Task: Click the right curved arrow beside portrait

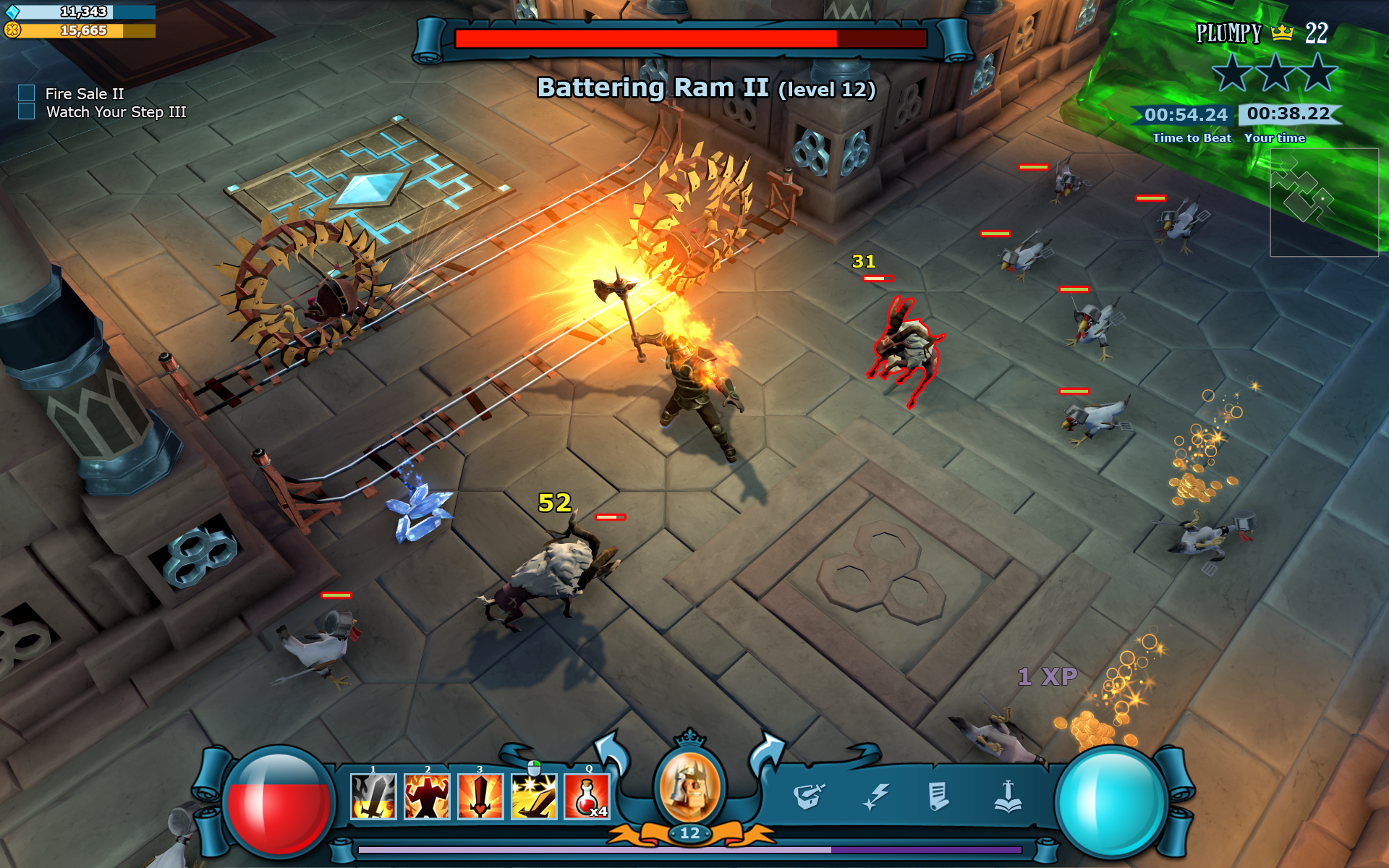Action: 767,752
